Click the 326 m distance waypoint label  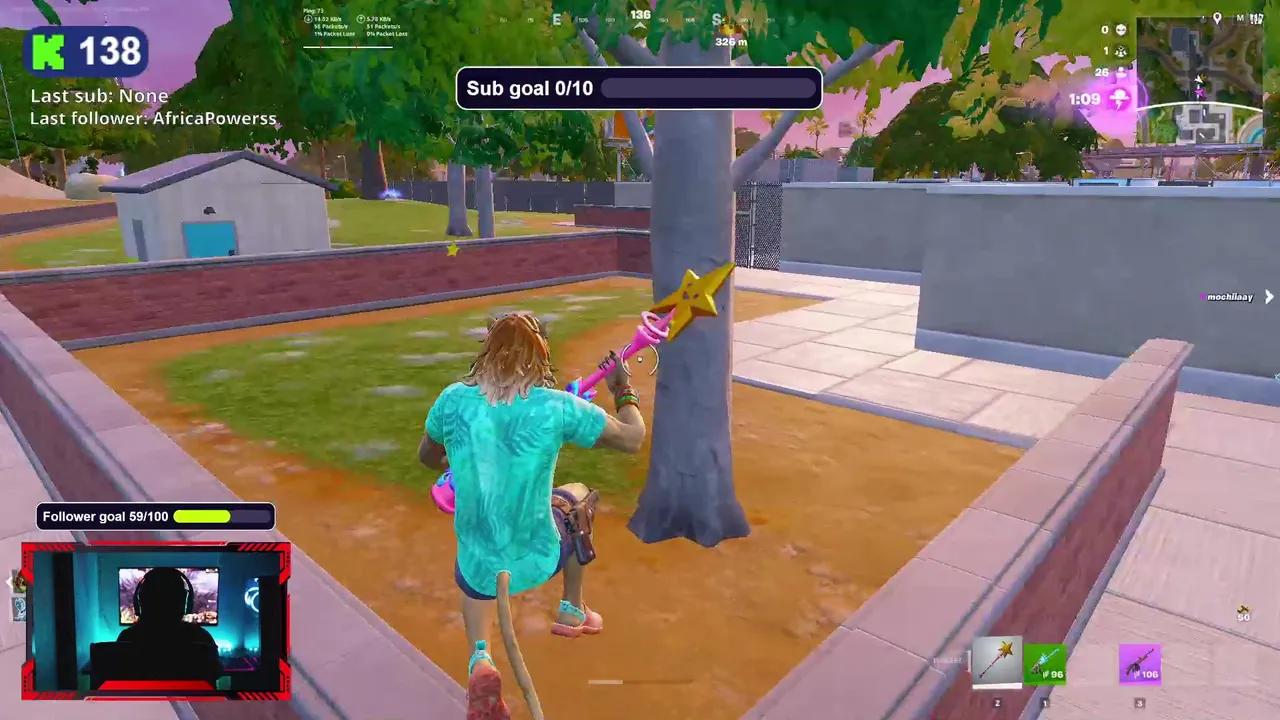click(x=729, y=42)
